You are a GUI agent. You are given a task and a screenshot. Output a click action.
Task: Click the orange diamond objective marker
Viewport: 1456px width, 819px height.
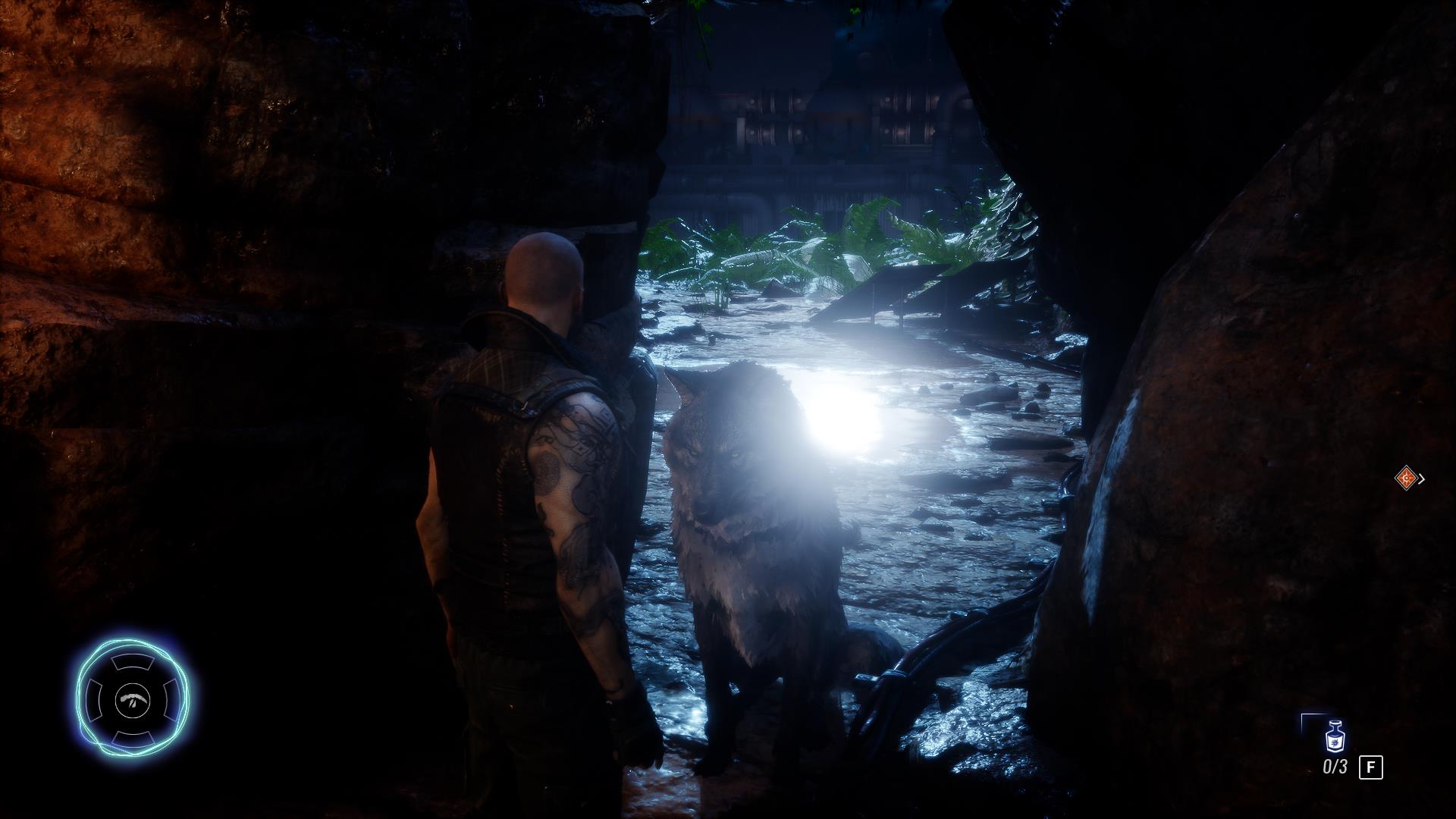(x=1407, y=478)
